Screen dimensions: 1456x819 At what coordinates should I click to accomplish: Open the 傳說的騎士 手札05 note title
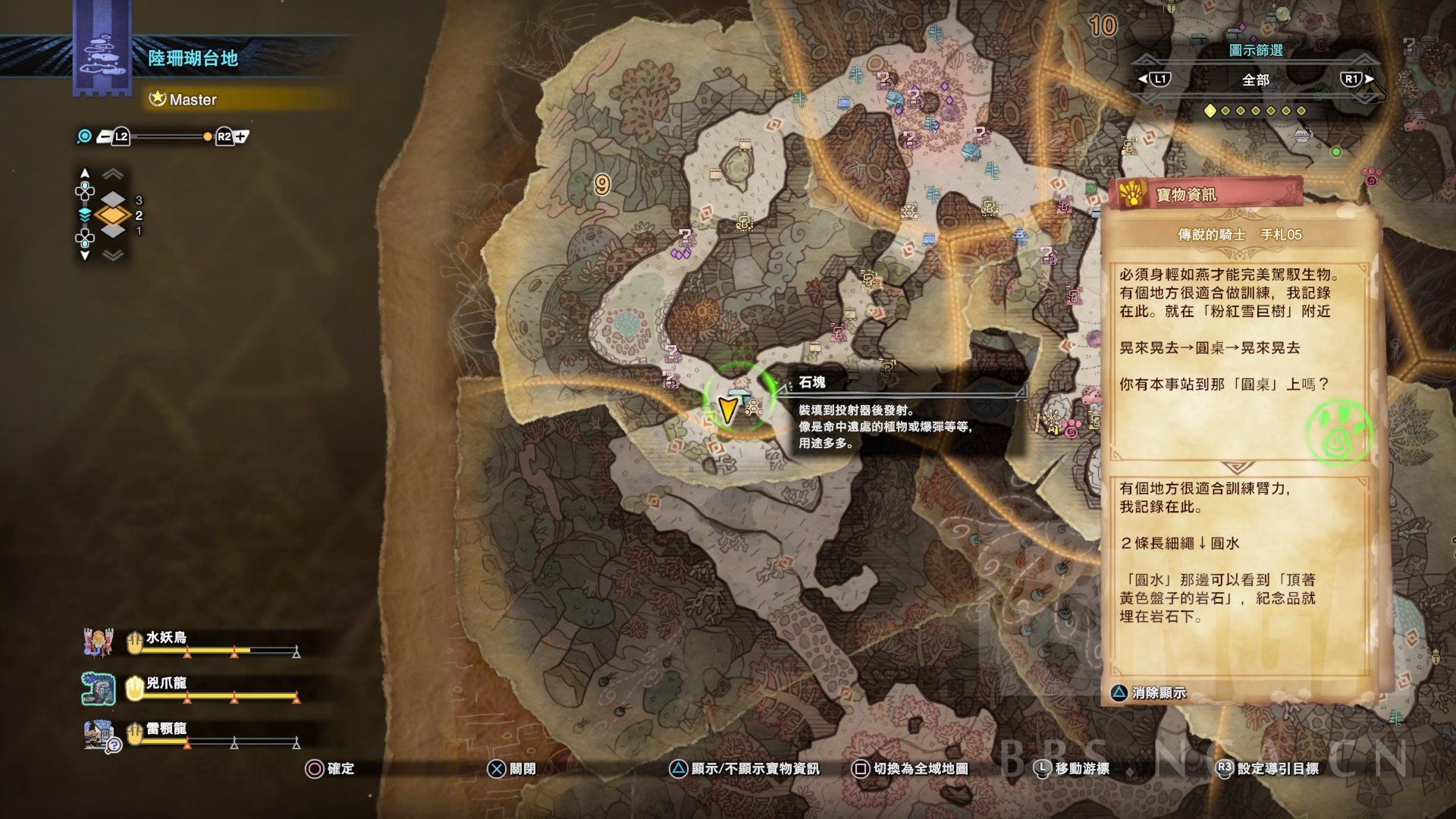pos(1239,235)
